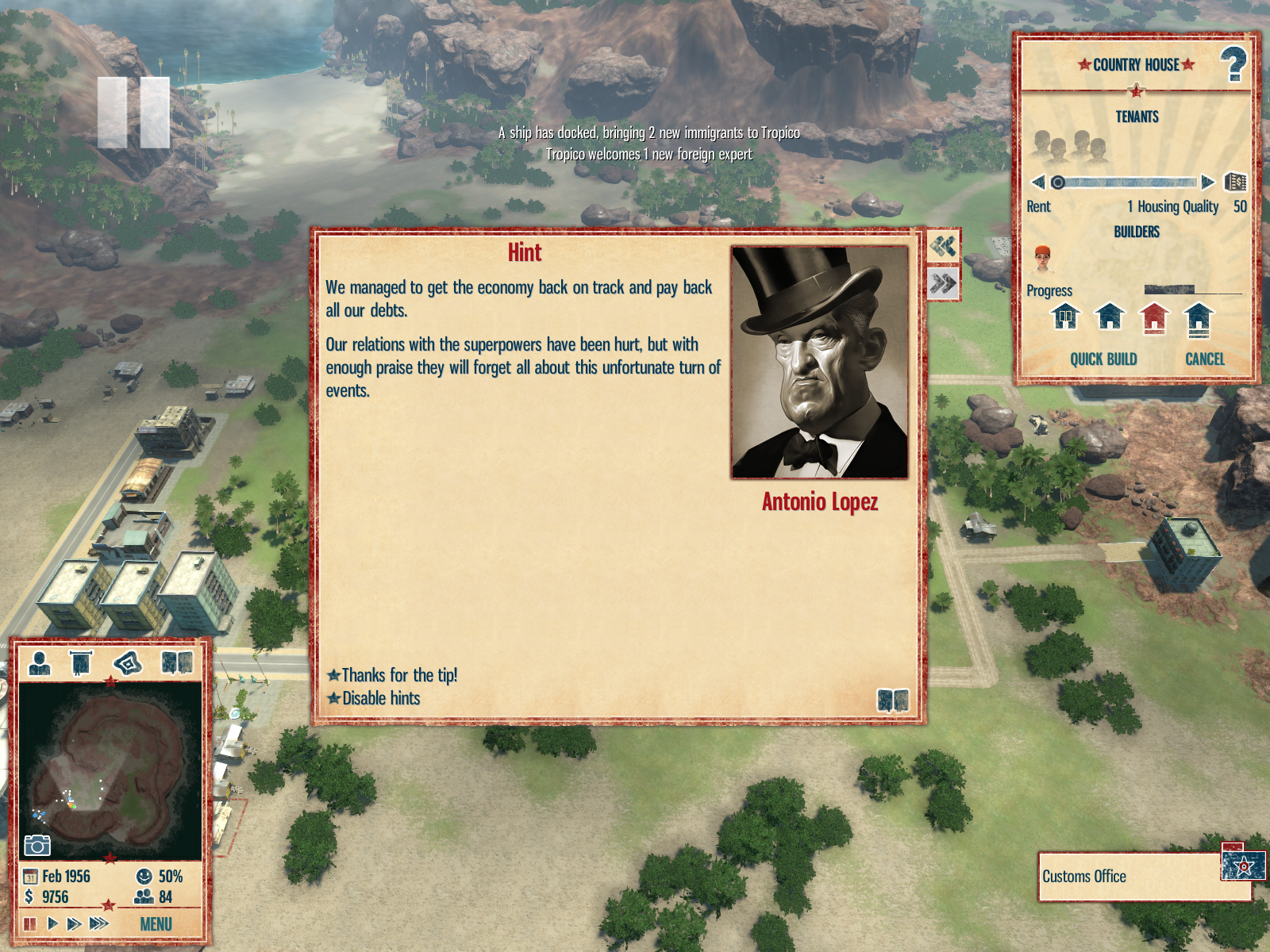Click the builder portrait with orange cap
Screen dimensions: 1270x952
(x=1042, y=259)
